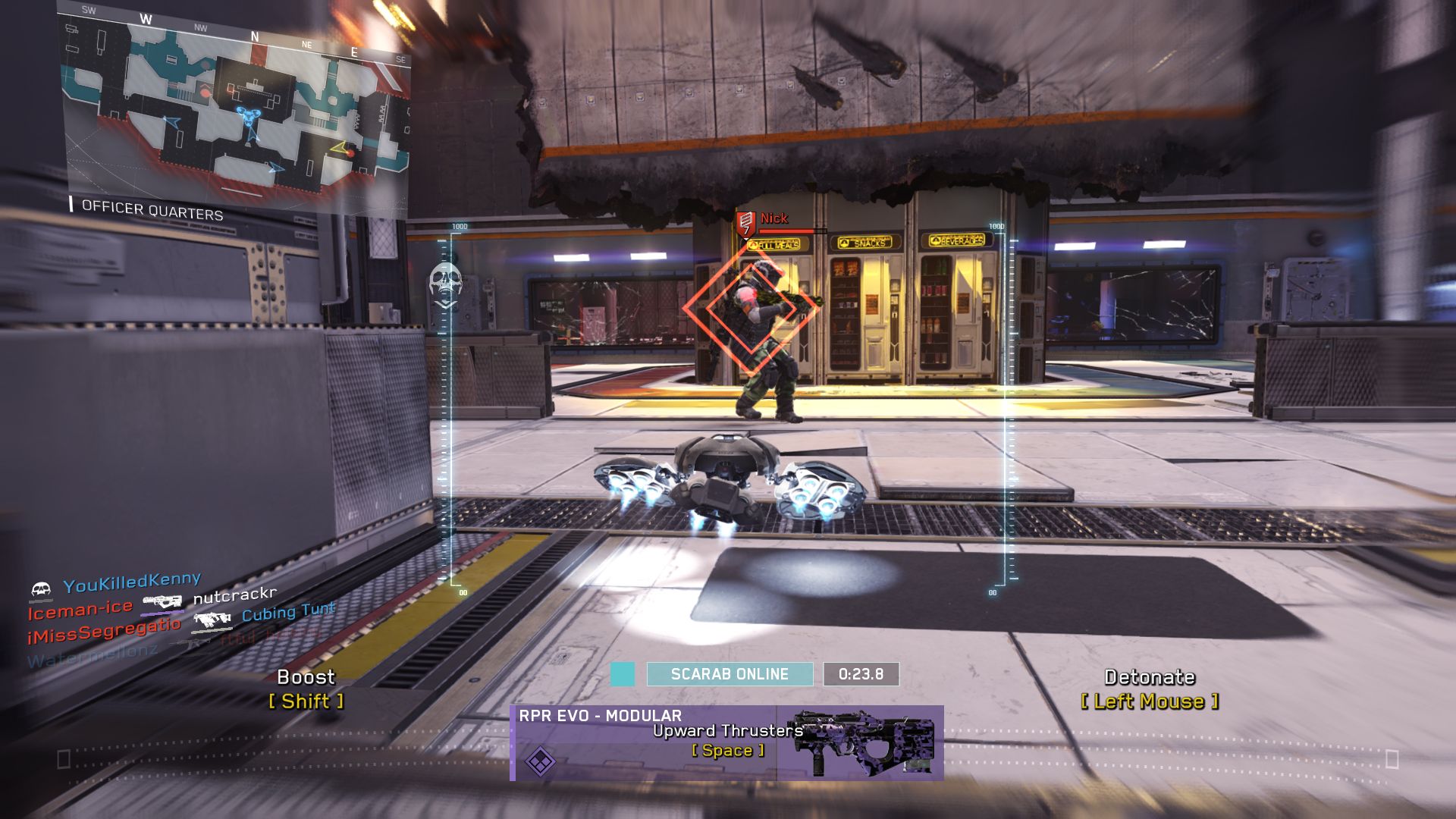Click the teal square beside SCARAB ONLINE
Viewport: 1456px width, 819px height.
[x=623, y=674]
